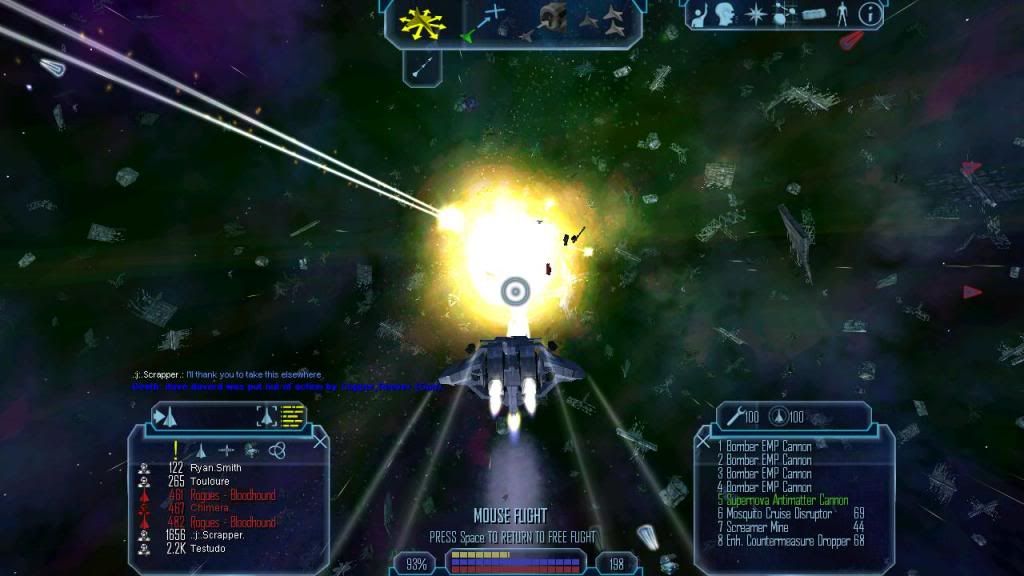The height and width of the screenshot is (576, 1024).
Task: Switch contact list to the yellow list view
Action: [x=292, y=415]
